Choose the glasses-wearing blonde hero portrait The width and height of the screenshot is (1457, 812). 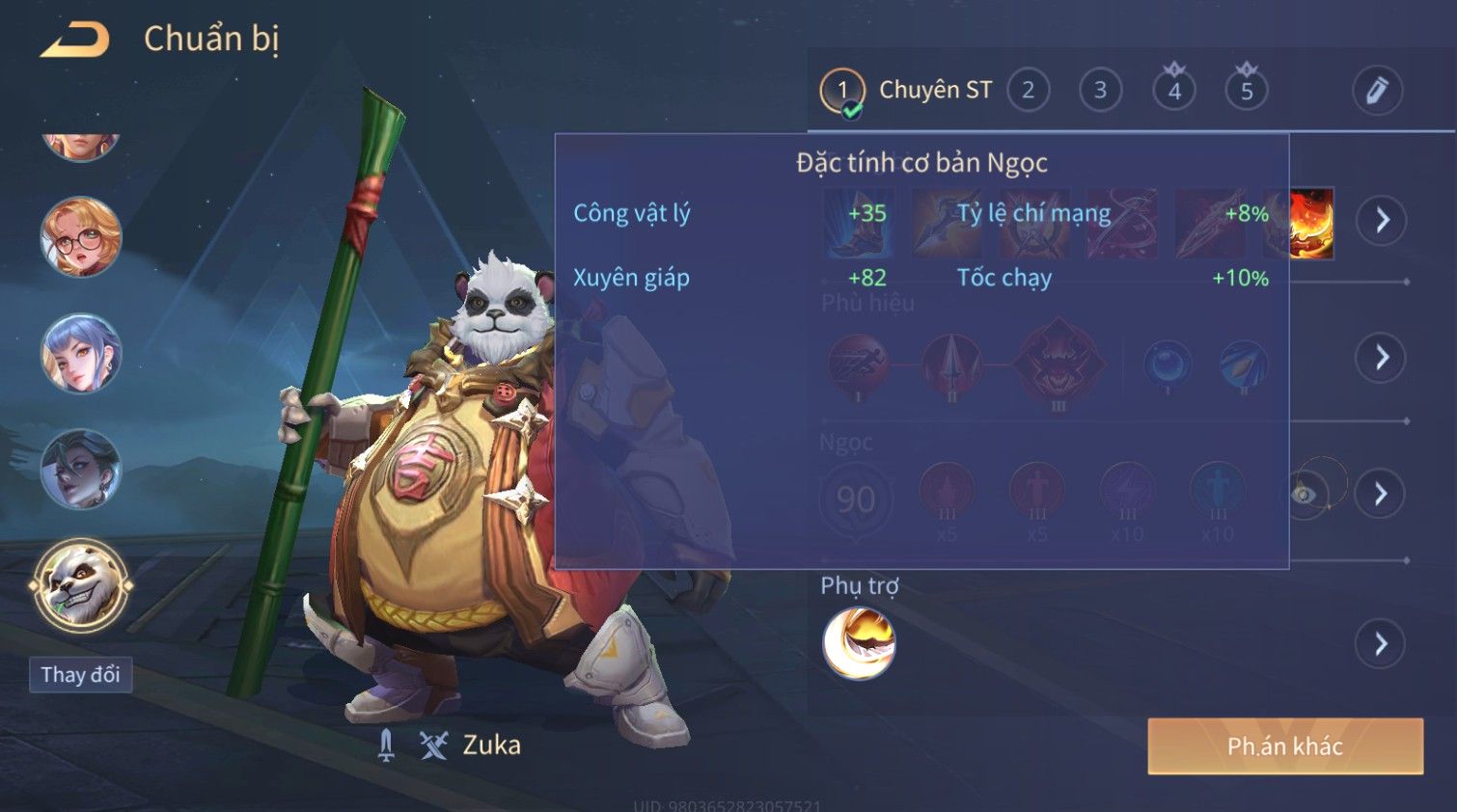(81, 237)
